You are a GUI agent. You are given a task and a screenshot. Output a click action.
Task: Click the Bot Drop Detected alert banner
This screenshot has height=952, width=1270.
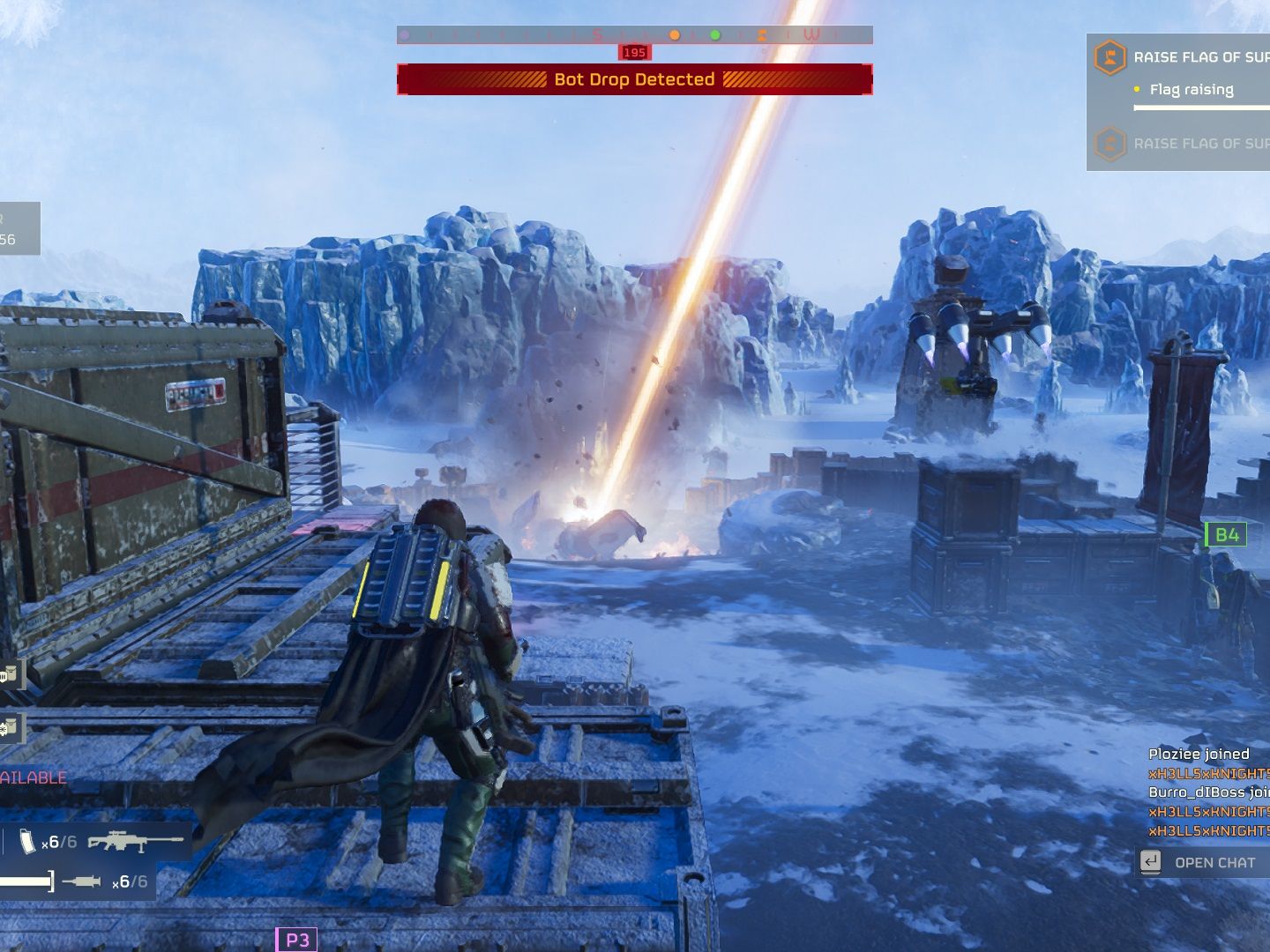(x=634, y=79)
